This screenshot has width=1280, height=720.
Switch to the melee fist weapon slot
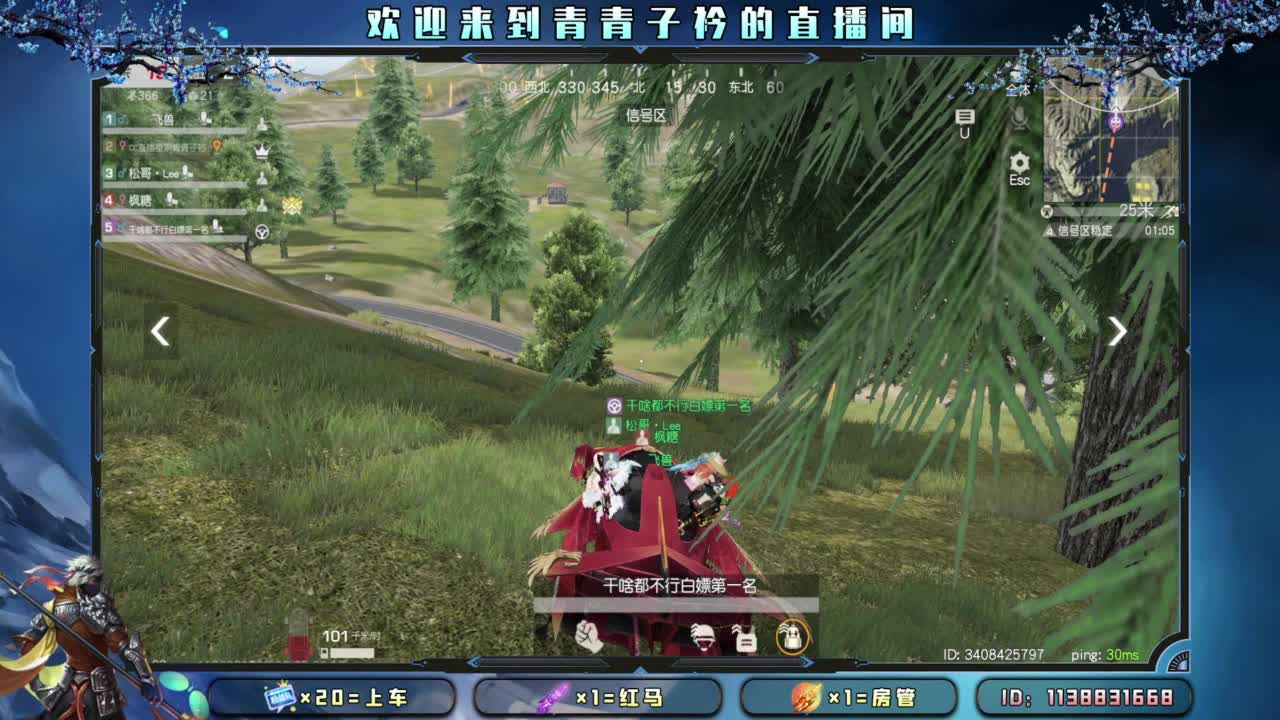(587, 636)
